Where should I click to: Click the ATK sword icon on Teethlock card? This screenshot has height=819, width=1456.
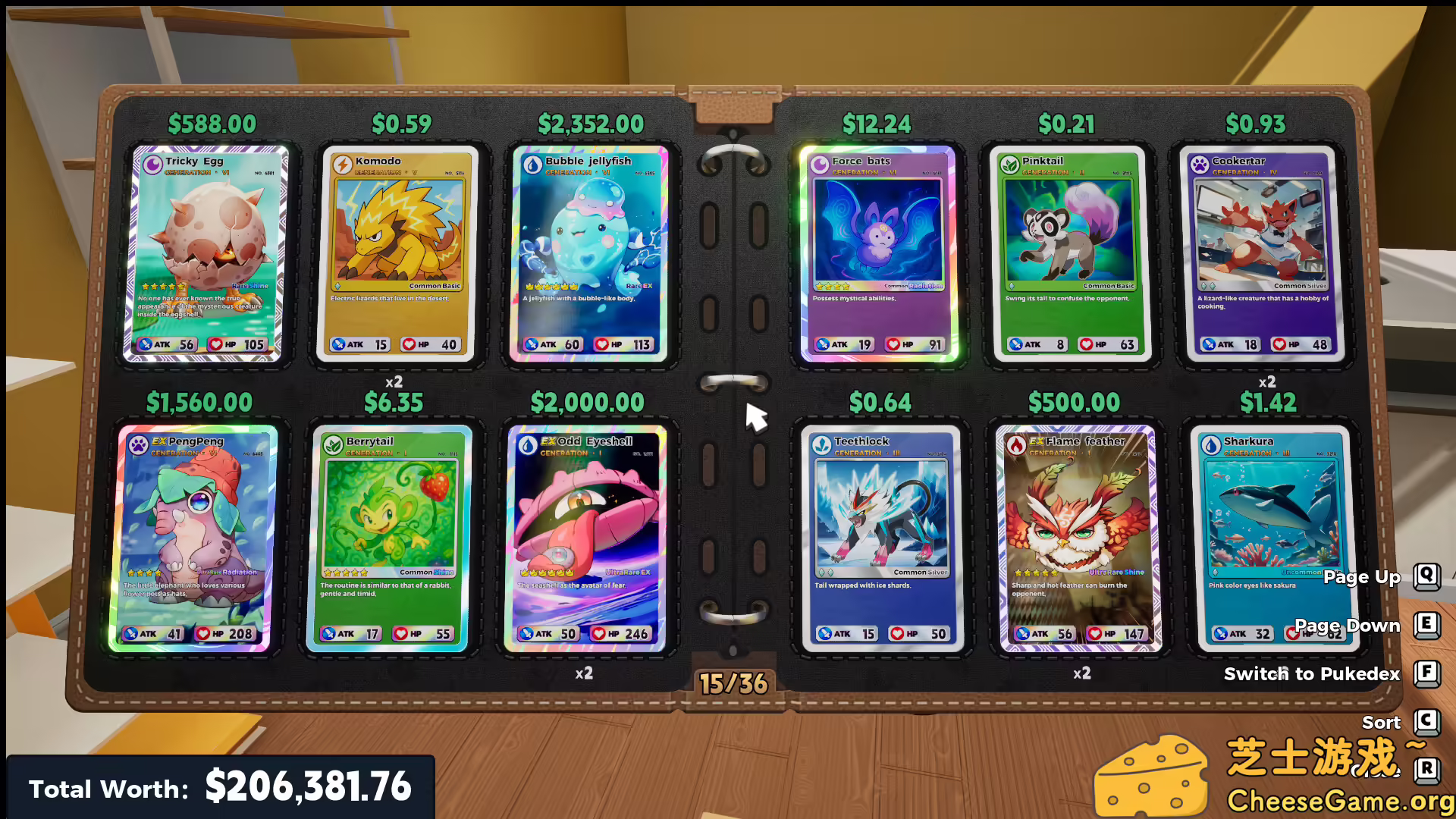point(824,633)
